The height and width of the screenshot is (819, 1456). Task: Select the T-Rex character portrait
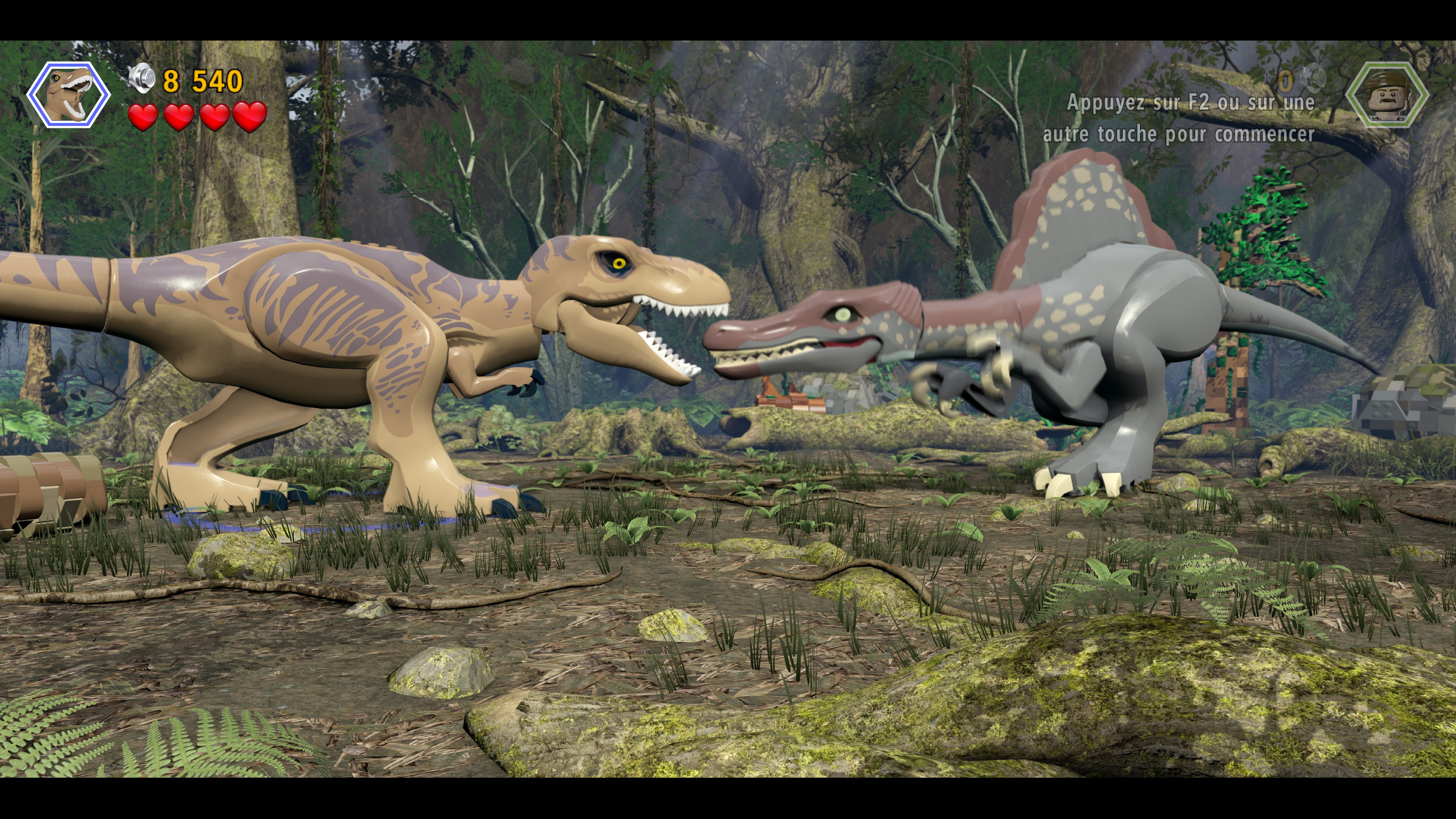(68, 95)
